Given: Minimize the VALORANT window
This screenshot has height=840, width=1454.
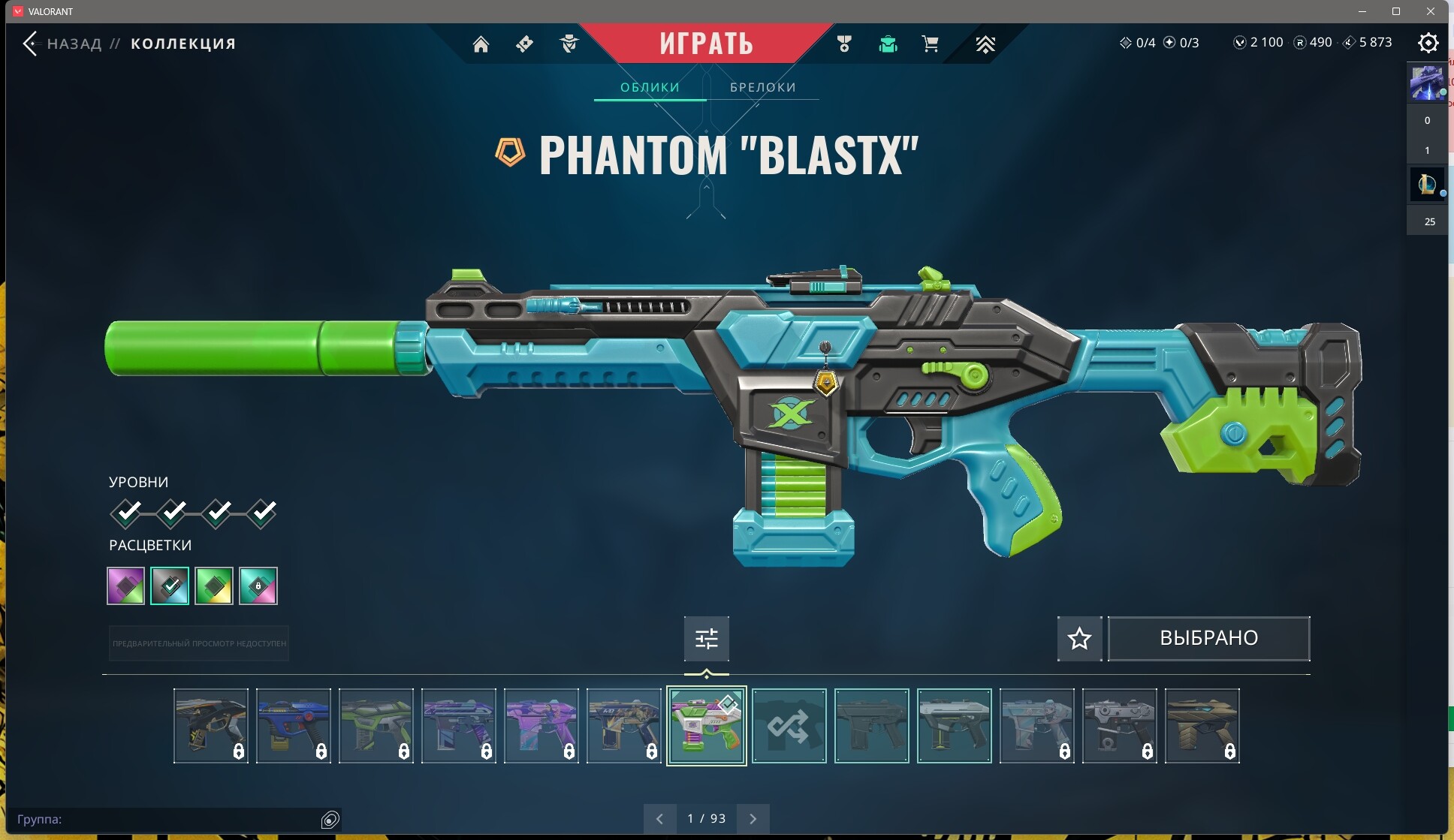Looking at the screenshot, I should 1362,11.
